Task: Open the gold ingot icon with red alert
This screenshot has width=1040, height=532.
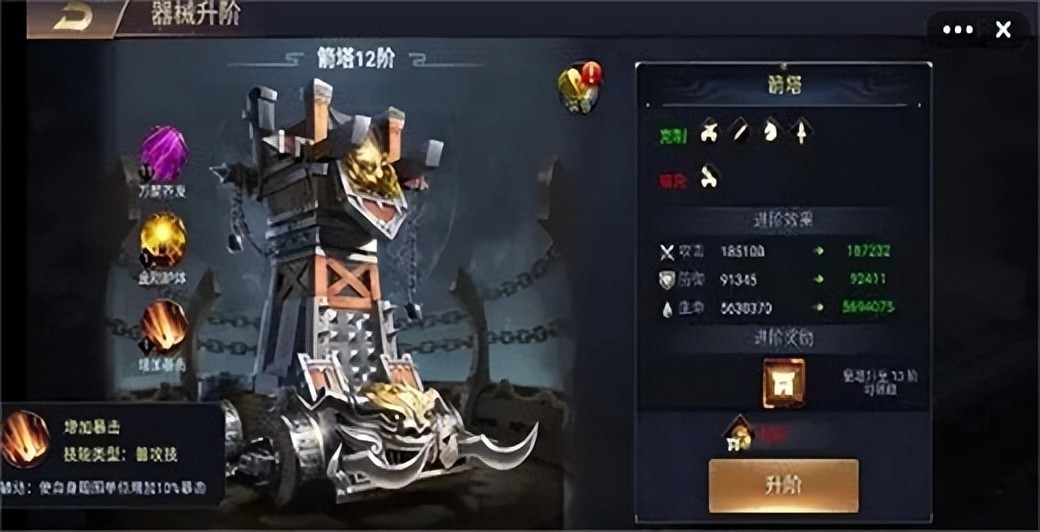Action: point(581,87)
